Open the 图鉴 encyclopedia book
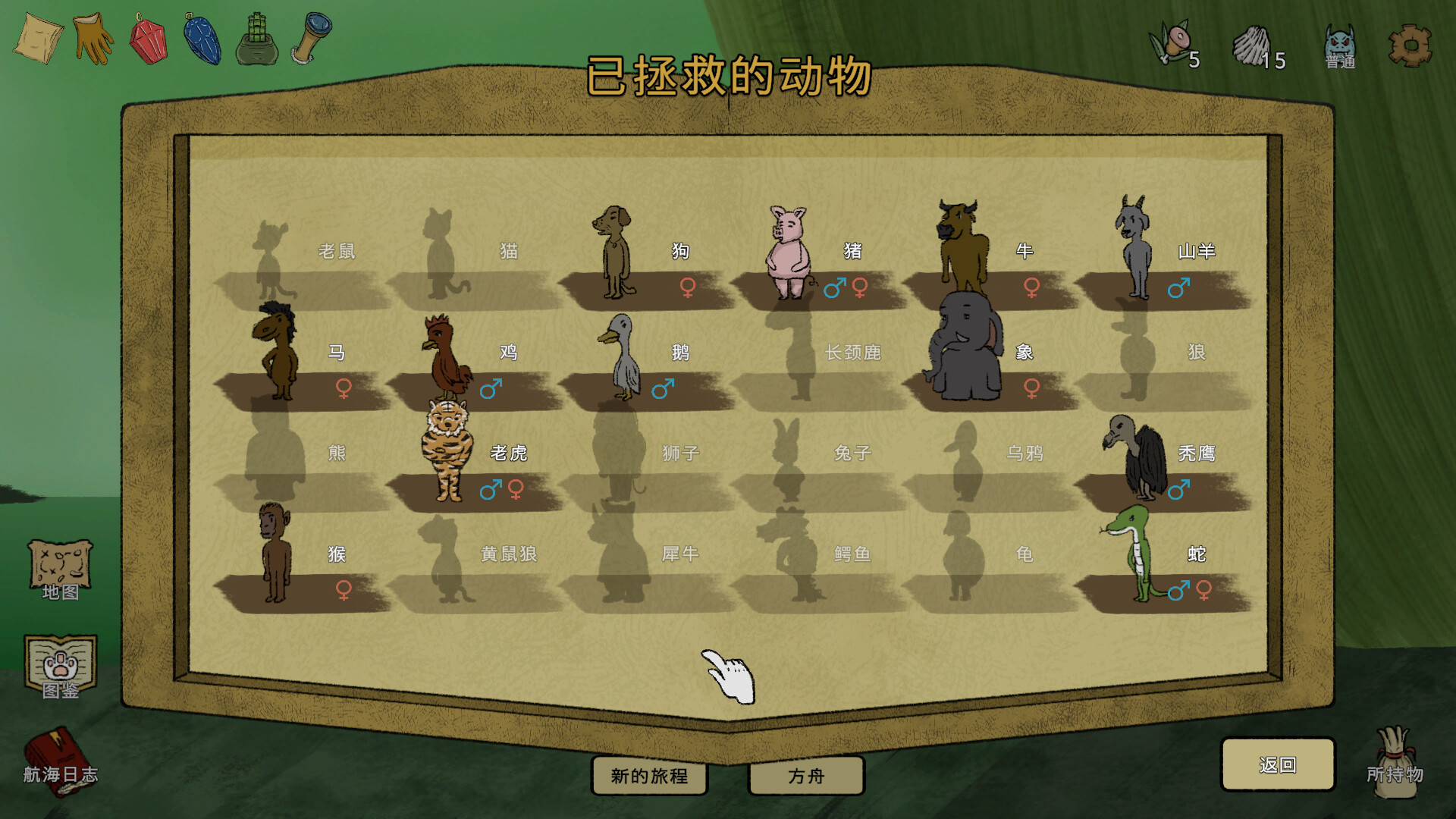Viewport: 1456px width, 819px height. (x=60, y=666)
